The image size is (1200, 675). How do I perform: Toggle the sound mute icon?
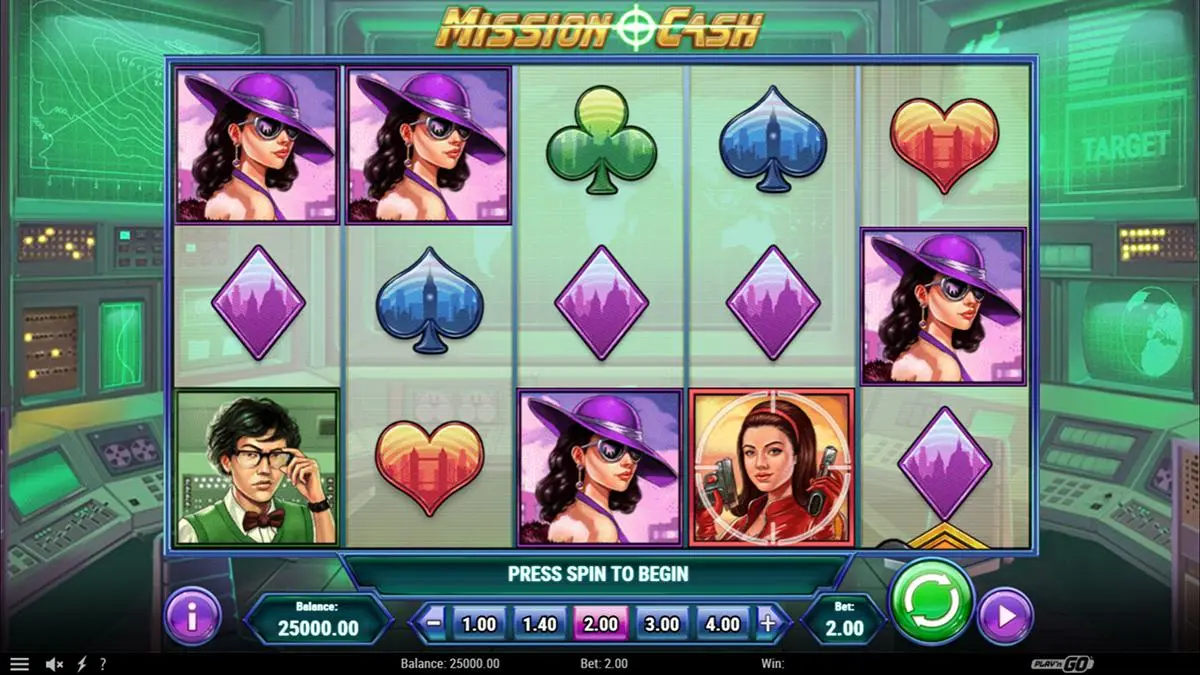[55, 664]
